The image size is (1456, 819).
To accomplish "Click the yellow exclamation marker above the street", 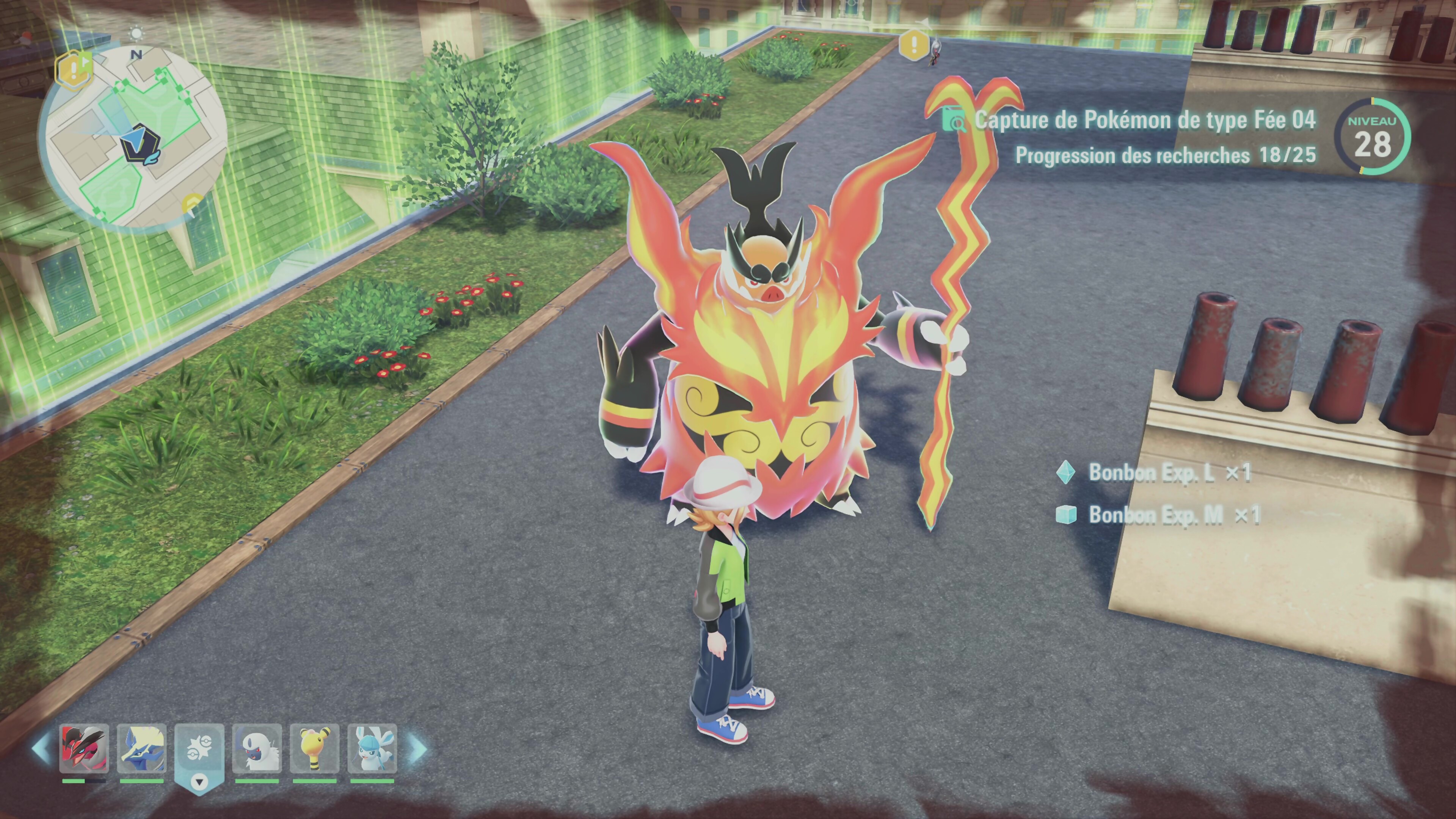I will tap(913, 45).
